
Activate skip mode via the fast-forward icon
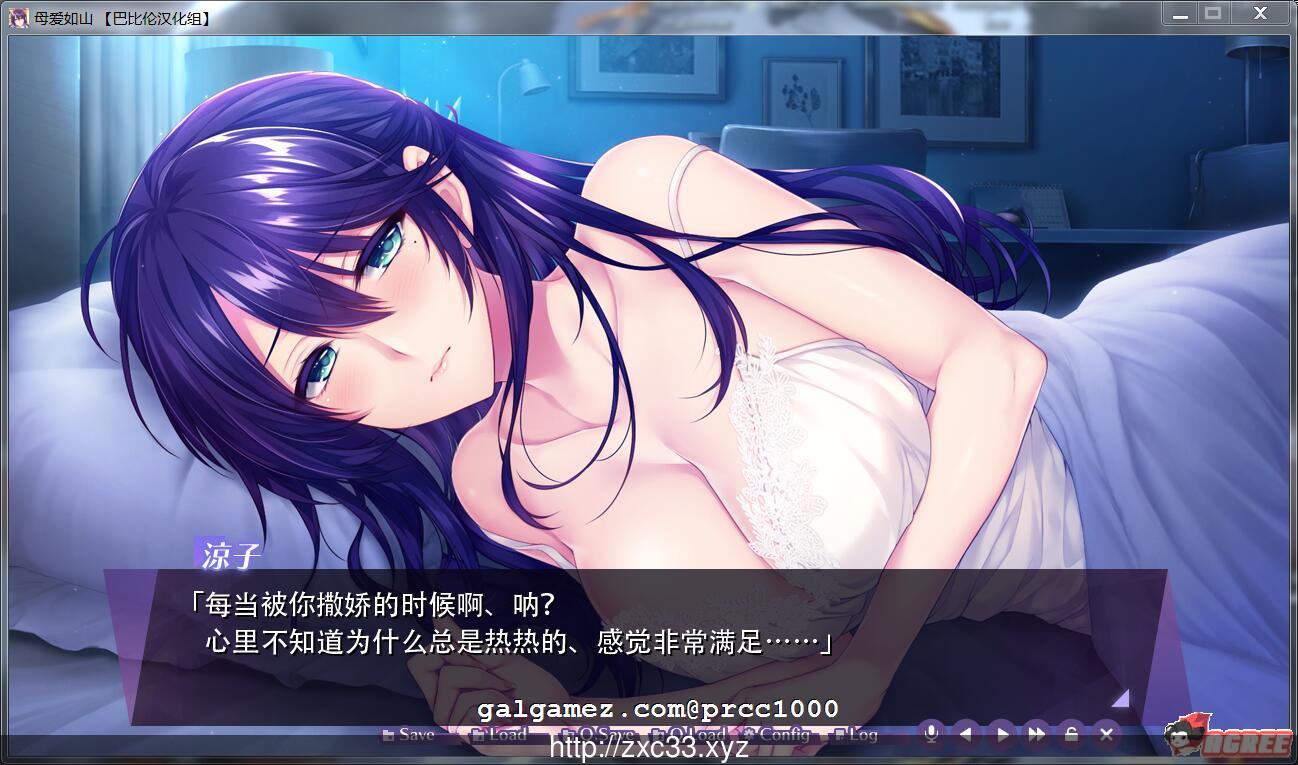(1035, 734)
